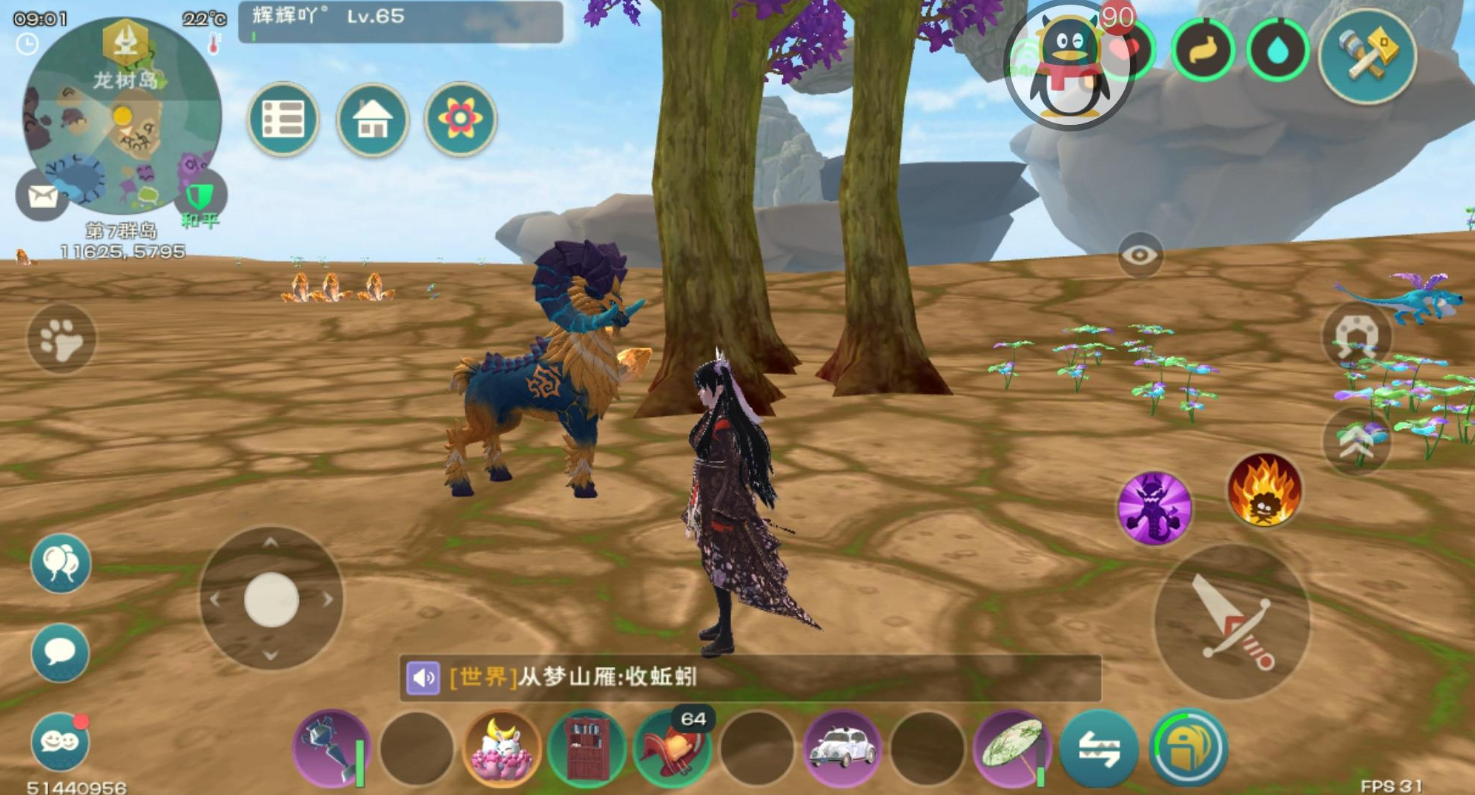The height and width of the screenshot is (795, 1475).
Task: Select the bunny on pink flower slot
Action: point(502,749)
